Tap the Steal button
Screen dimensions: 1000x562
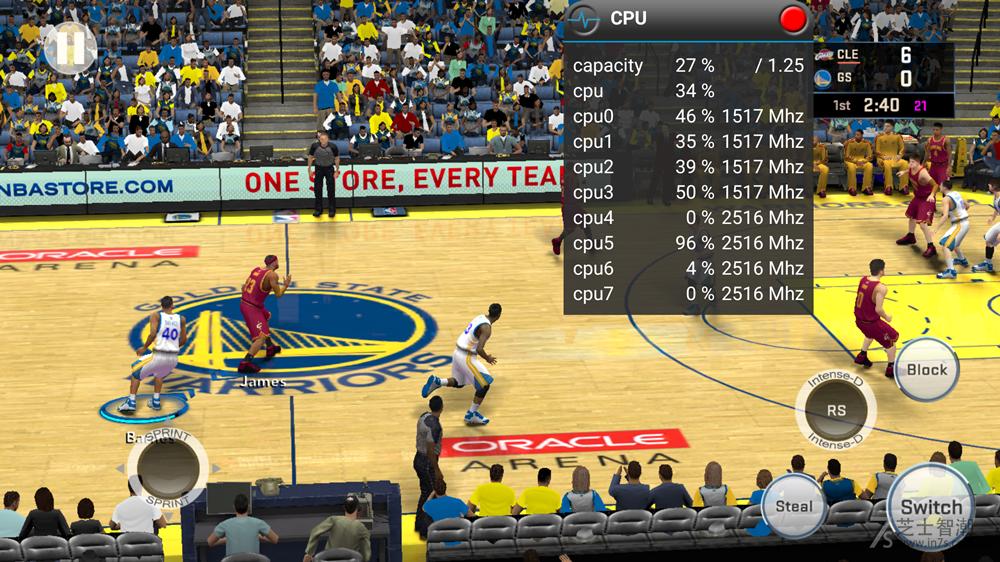794,506
